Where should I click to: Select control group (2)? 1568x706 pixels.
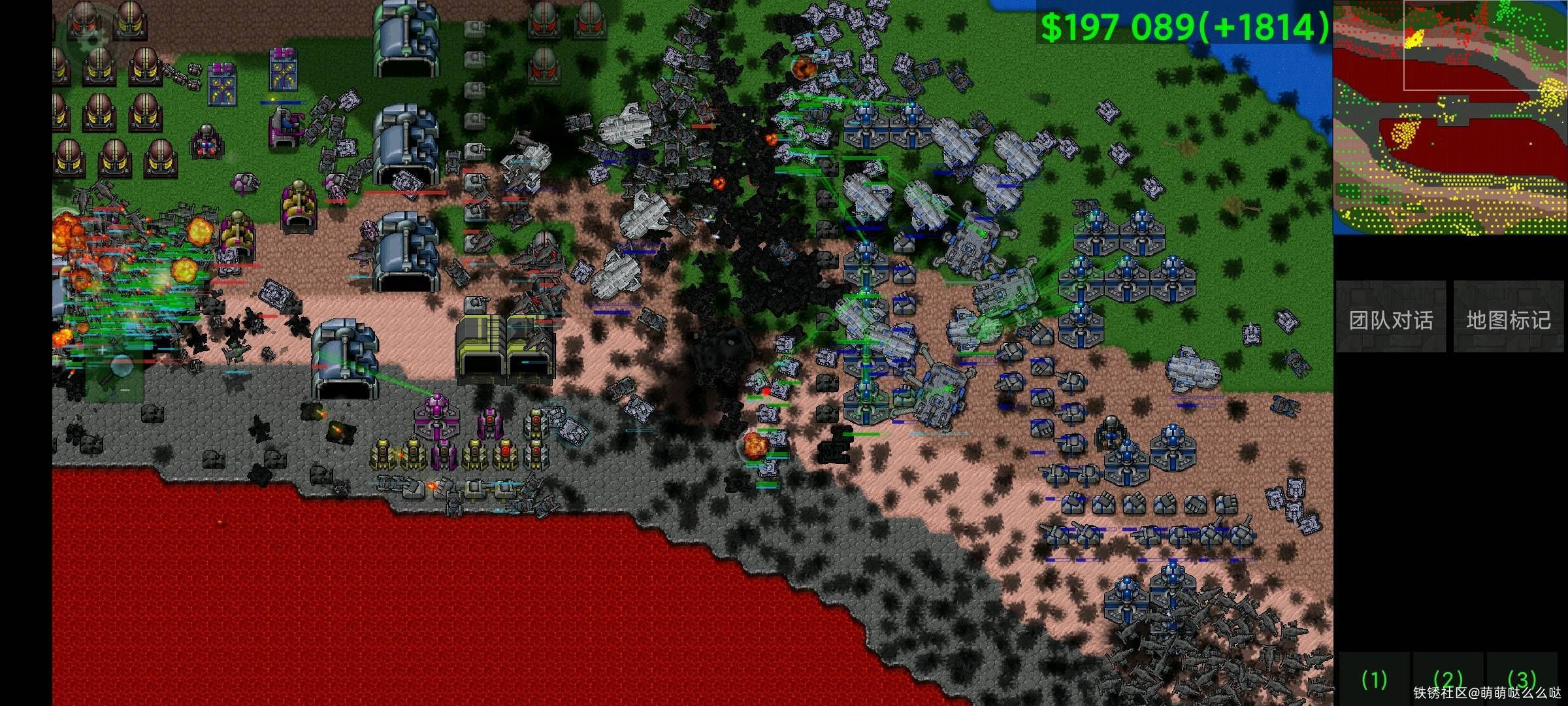[1448, 680]
